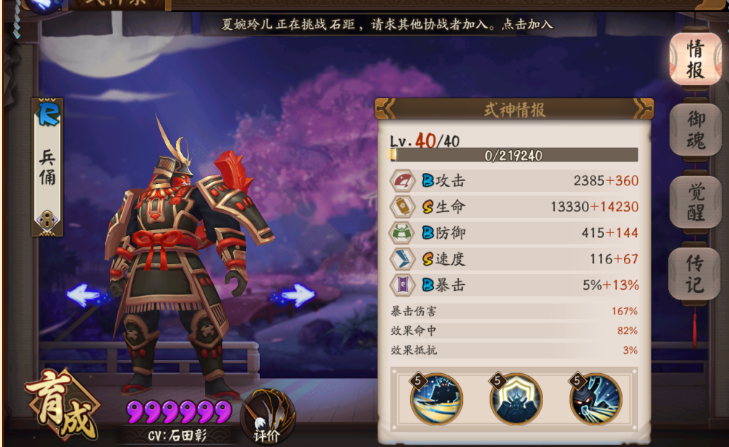
Task: Show the 传记 biography tab
Action: (x=695, y=274)
